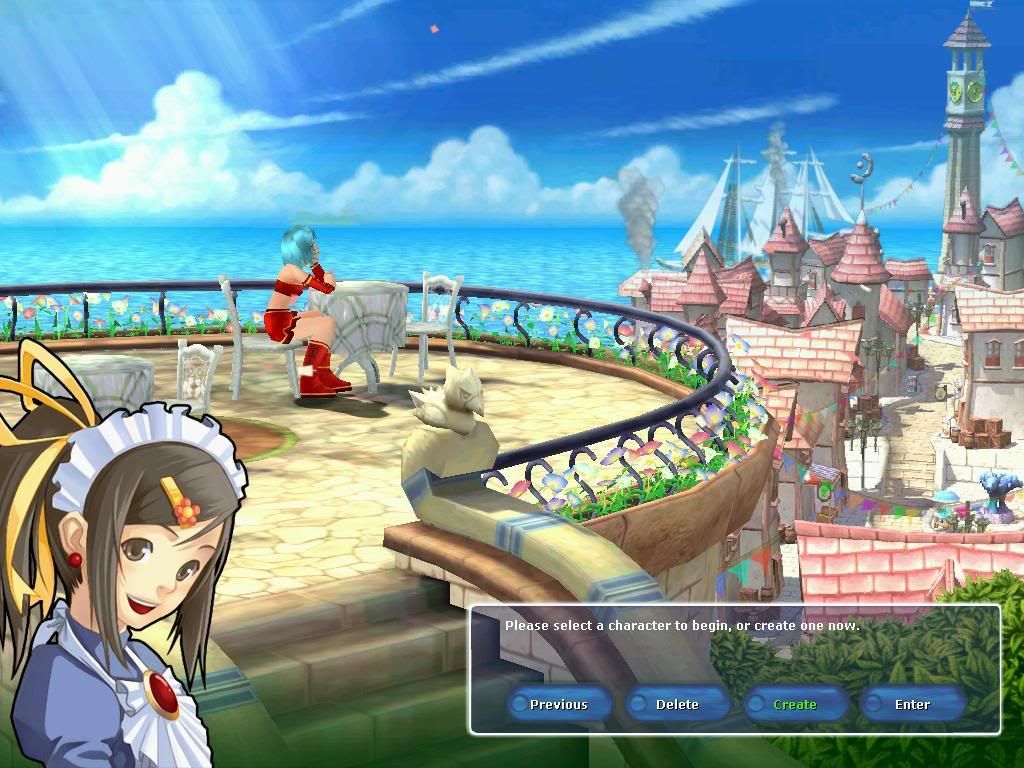
Task: Go to the Previous screen
Action: point(559,704)
